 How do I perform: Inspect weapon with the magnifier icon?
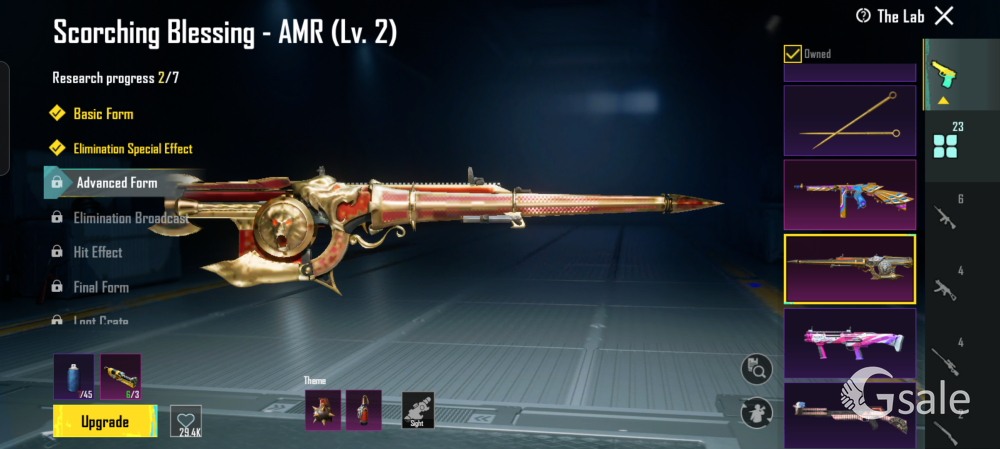[756, 369]
